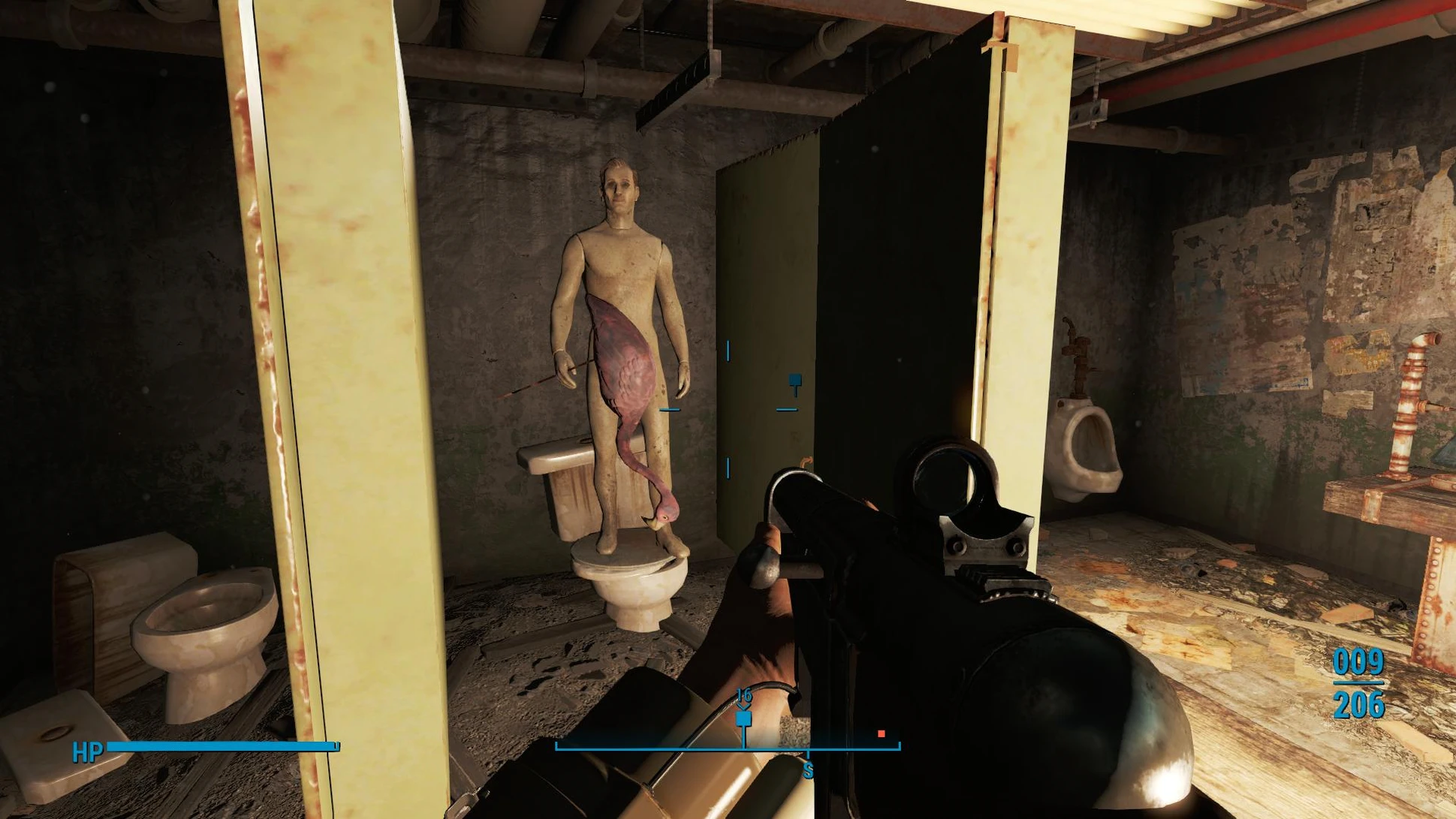Select the red enemy blip on the compass

[881, 733]
